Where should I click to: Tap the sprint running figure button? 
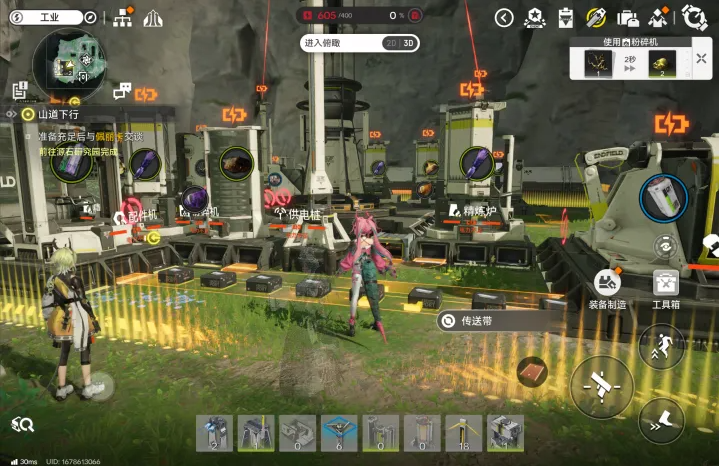tap(662, 346)
